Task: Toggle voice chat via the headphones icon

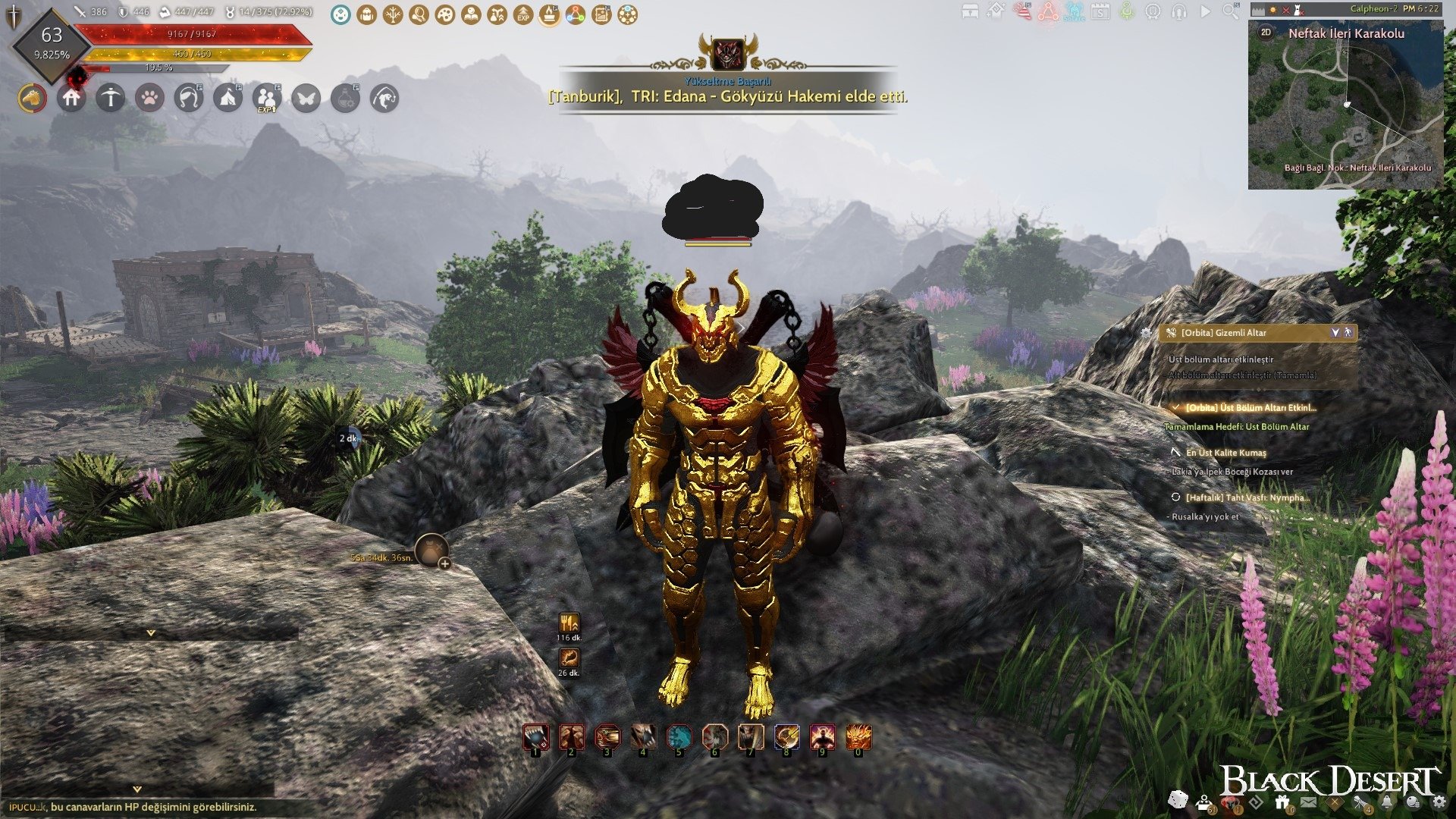Action: tap(1178, 12)
